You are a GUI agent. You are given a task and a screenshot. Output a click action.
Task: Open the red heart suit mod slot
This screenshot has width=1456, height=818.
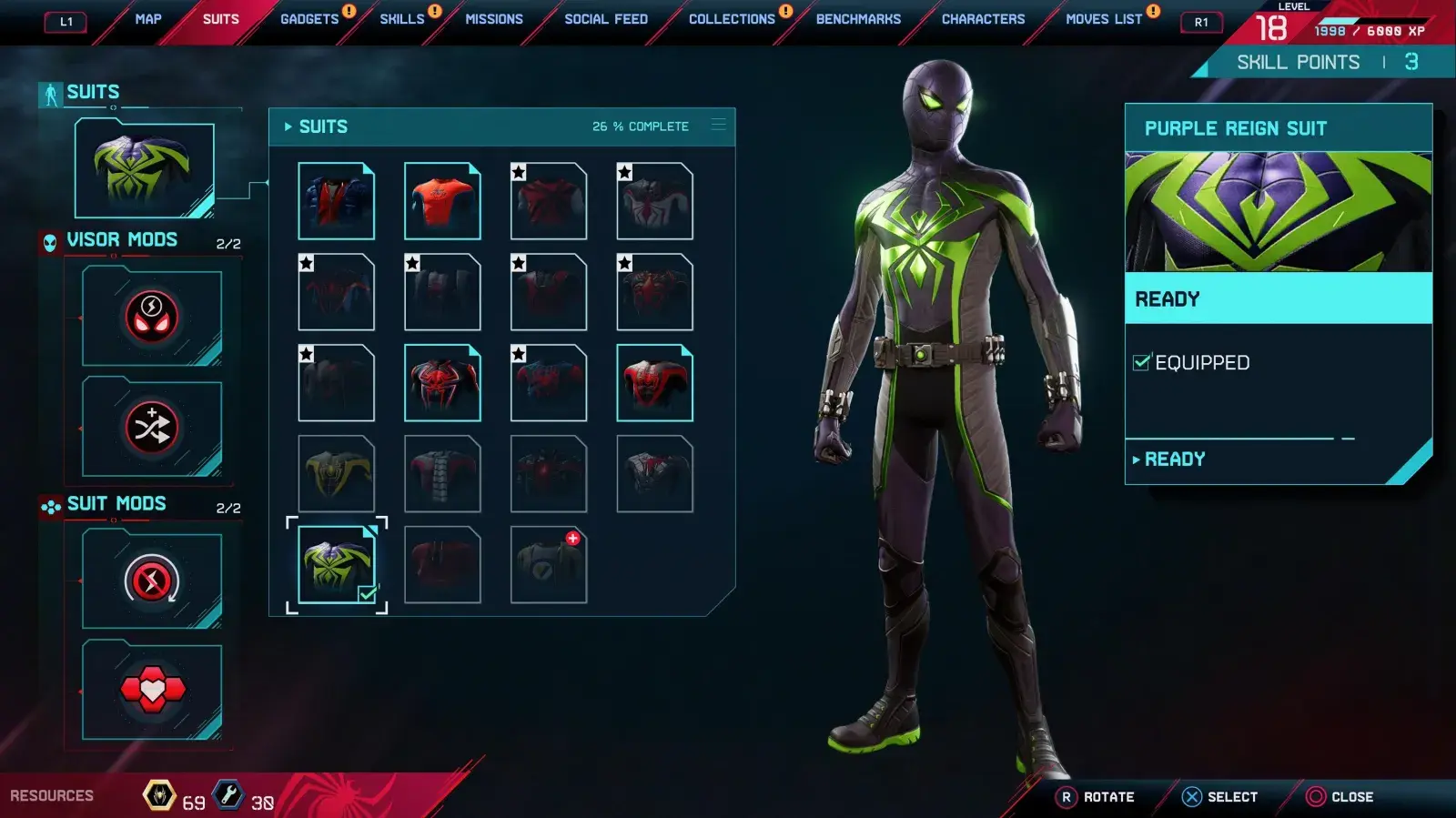[152, 691]
